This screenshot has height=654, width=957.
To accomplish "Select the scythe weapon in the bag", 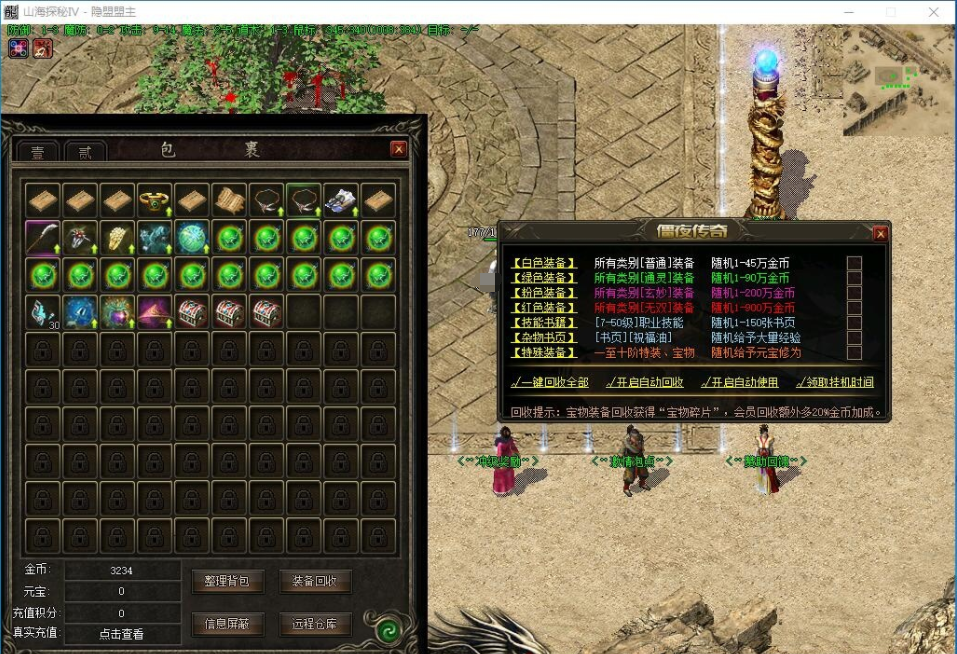I will (x=42, y=238).
